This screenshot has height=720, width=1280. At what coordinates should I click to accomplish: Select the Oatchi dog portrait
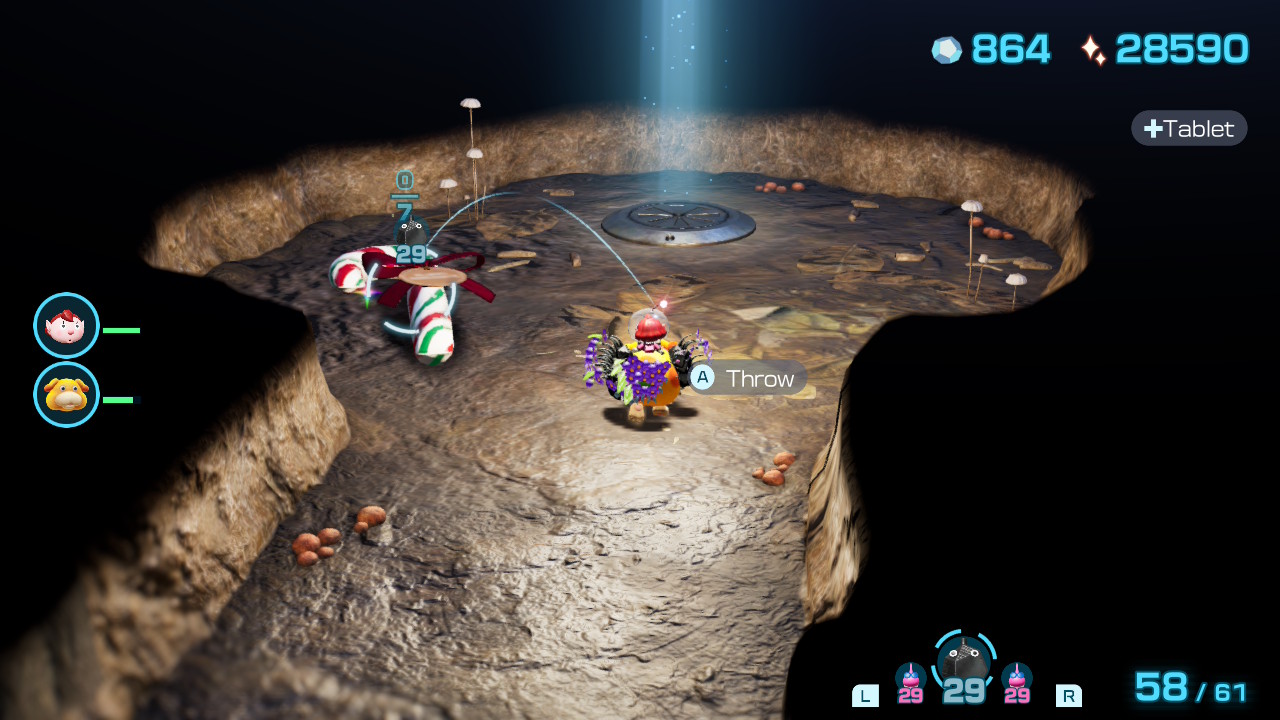pos(66,395)
